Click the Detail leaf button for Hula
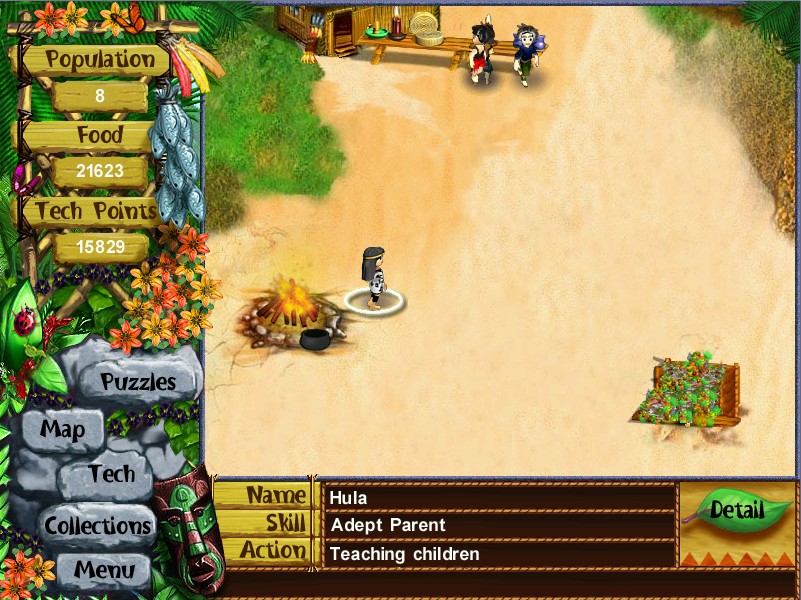Image resolution: width=801 pixels, height=600 pixels. click(735, 510)
